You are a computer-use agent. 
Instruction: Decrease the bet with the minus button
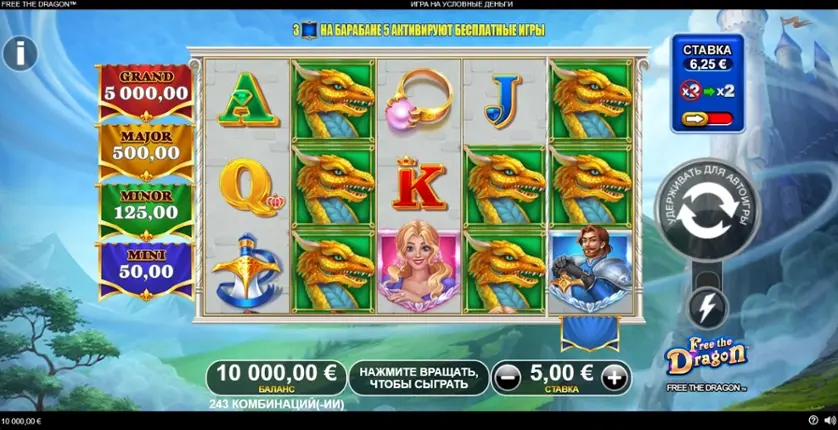(x=508, y=377)
